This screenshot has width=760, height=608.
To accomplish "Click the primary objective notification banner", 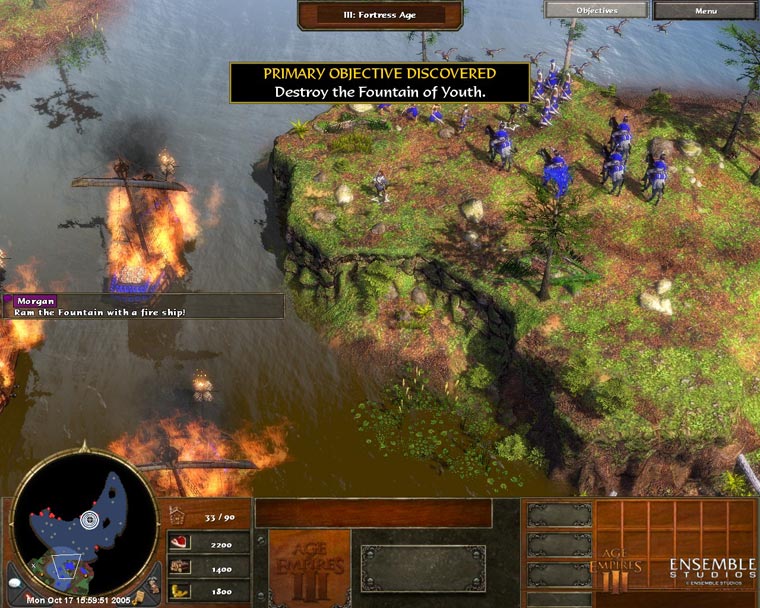I will [379, 83].
